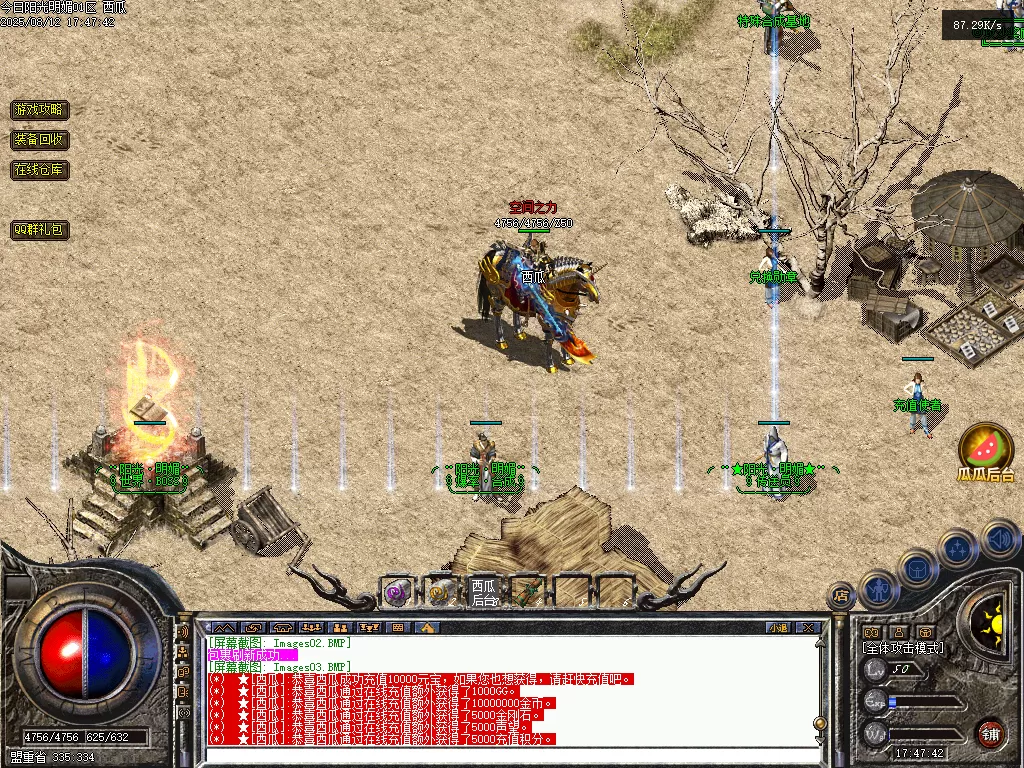Open the 游戏攻略 game guide
Screen dimensions: 1024x768
(40, 110)
